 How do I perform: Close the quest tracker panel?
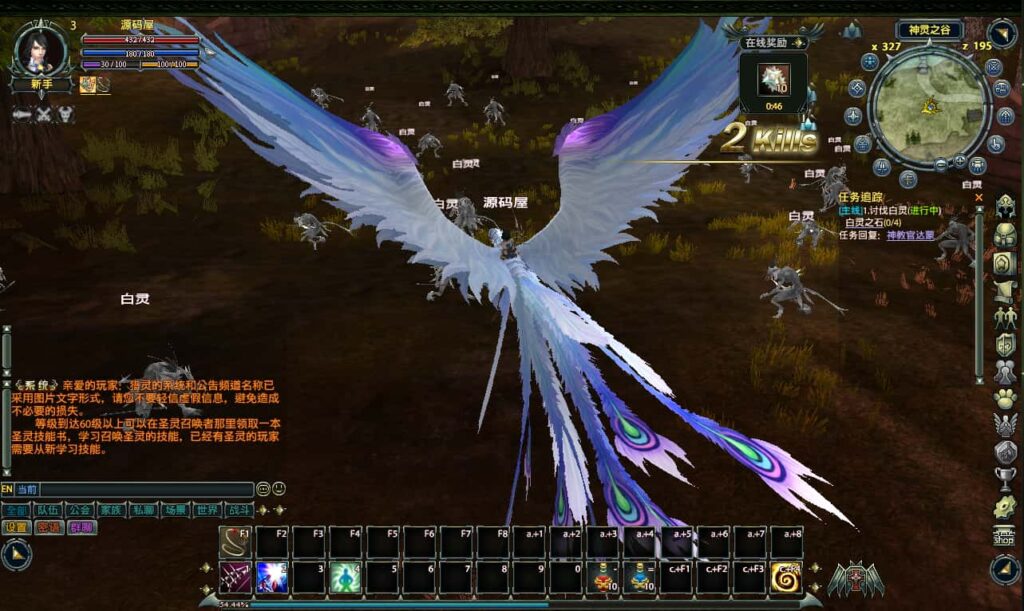[979, 198]
